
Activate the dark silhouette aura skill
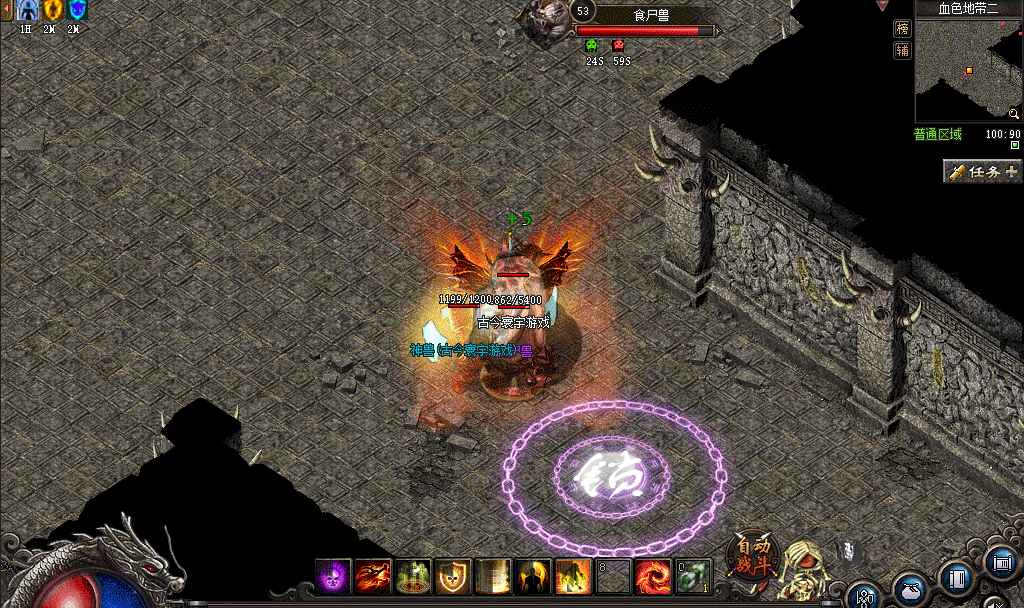pyautogui.click(x=533, y=576)
